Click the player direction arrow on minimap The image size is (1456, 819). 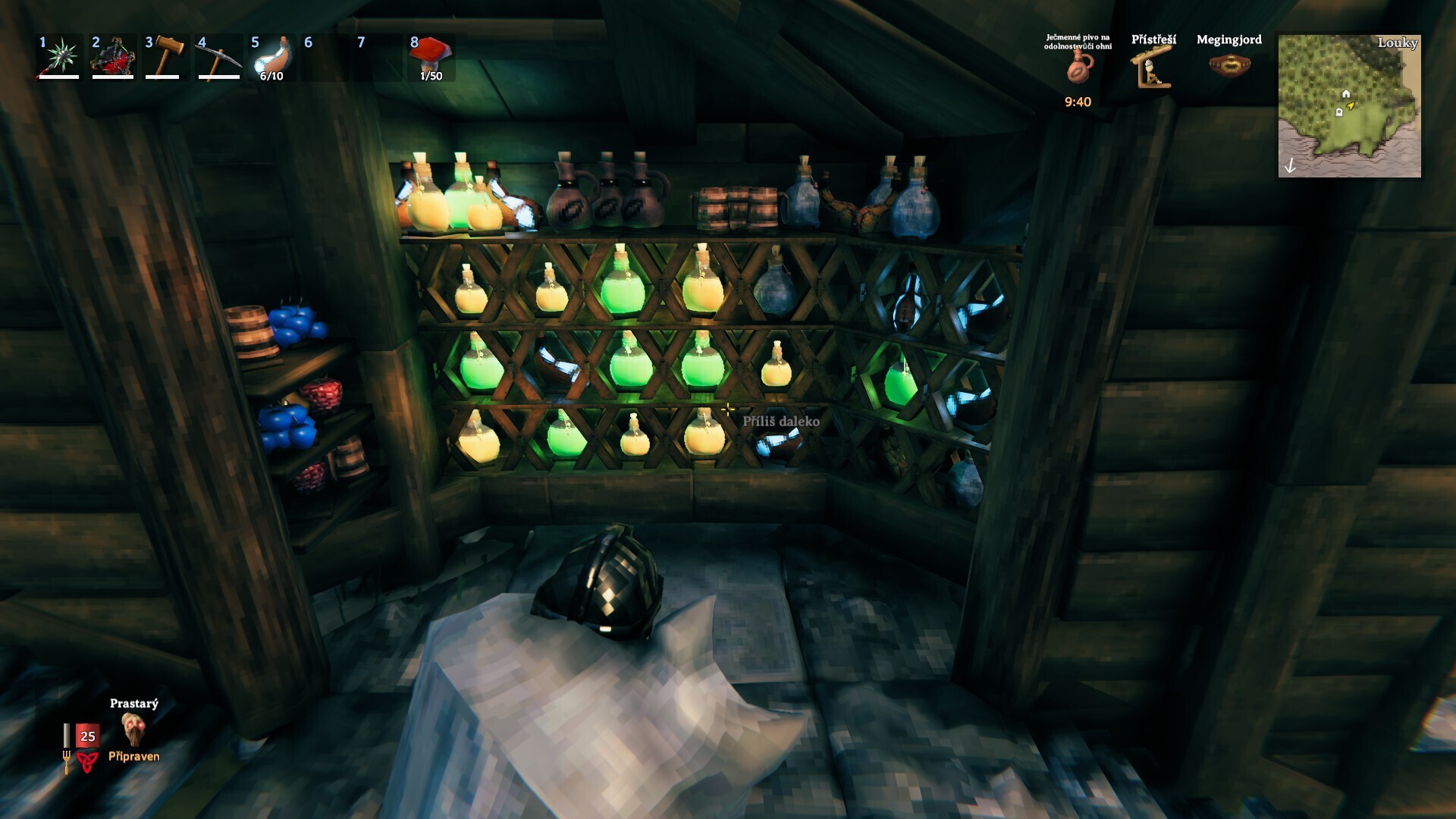point(1350,105)
